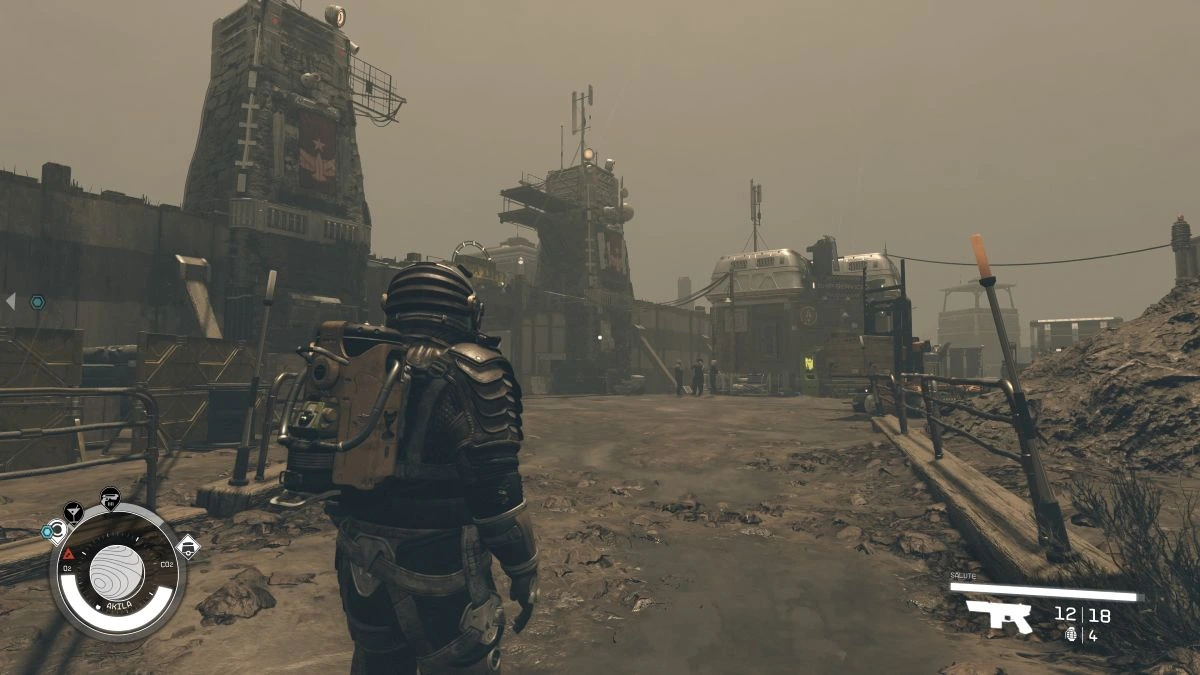Click the grenade icon
This screenshot has height=675, width=1200.
[1071, 634]
